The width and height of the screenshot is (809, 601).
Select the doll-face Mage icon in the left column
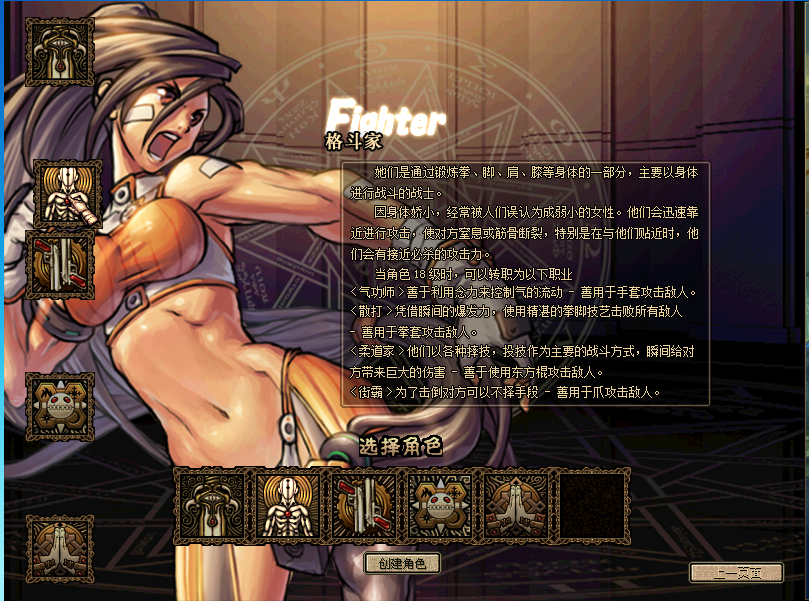60,406
